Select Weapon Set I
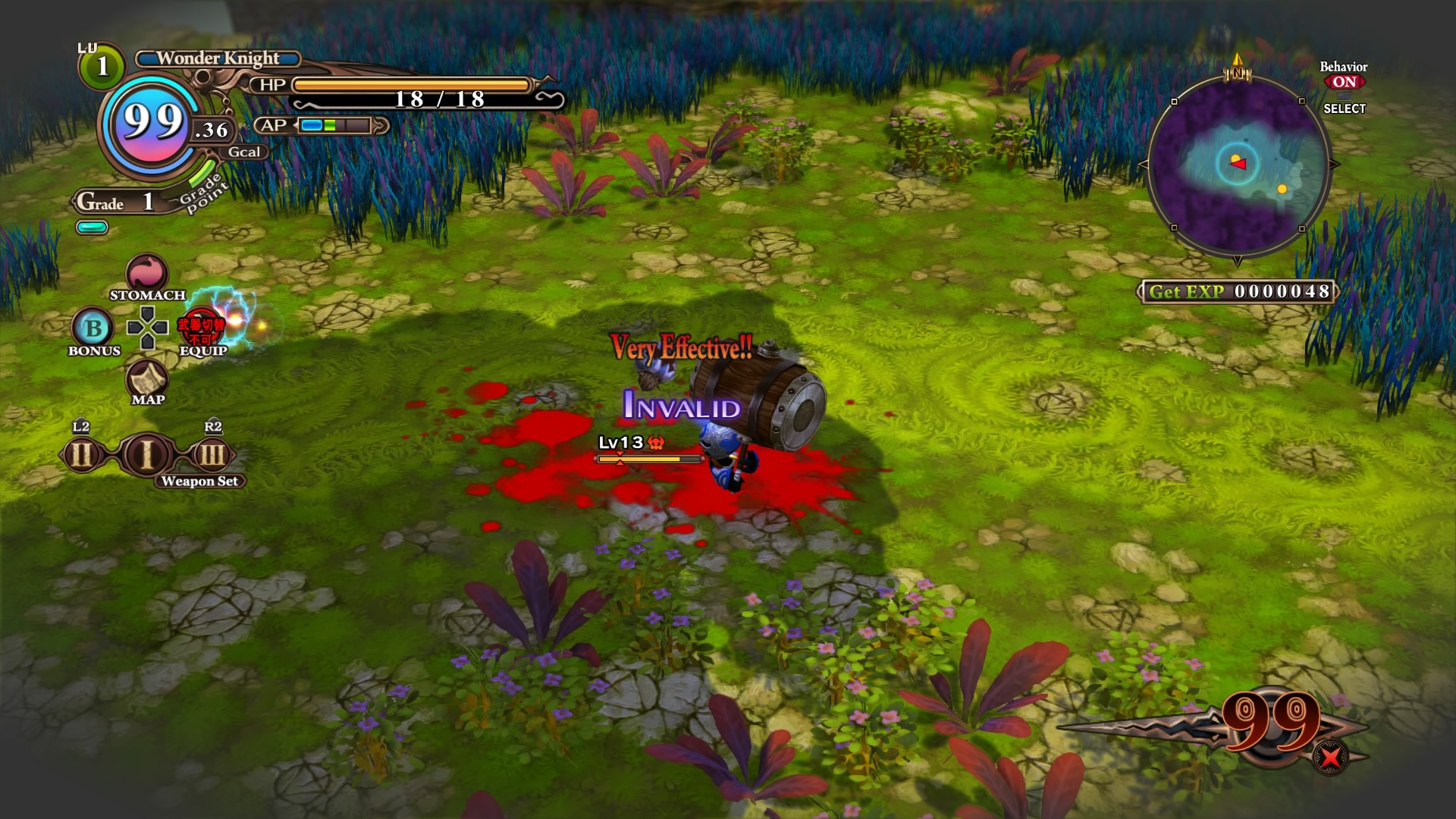The image size is (1456, 819). (147, 455)
